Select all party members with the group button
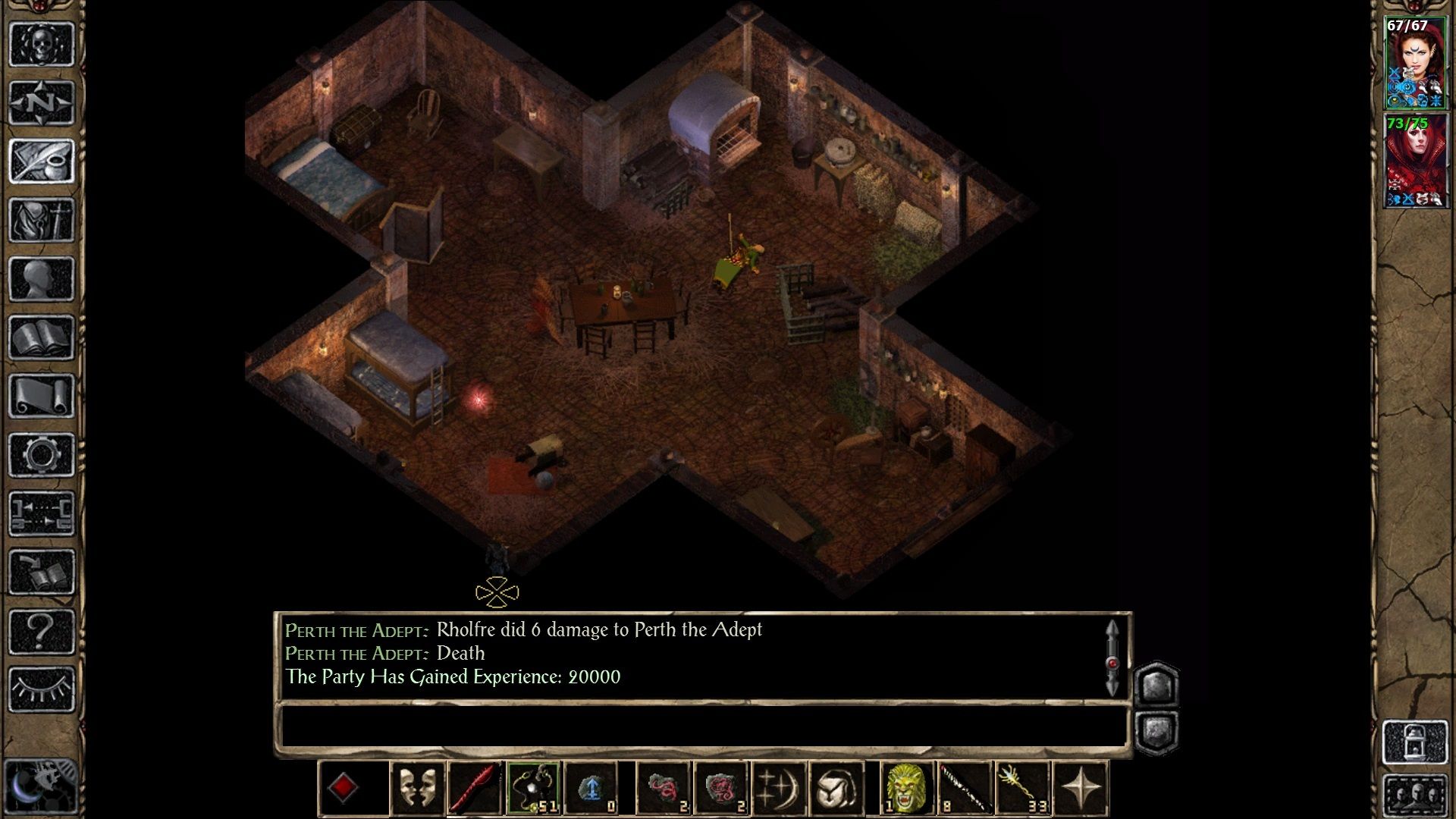The width and height of the screenshot is (1456, 819). [x=1415, y=795]
